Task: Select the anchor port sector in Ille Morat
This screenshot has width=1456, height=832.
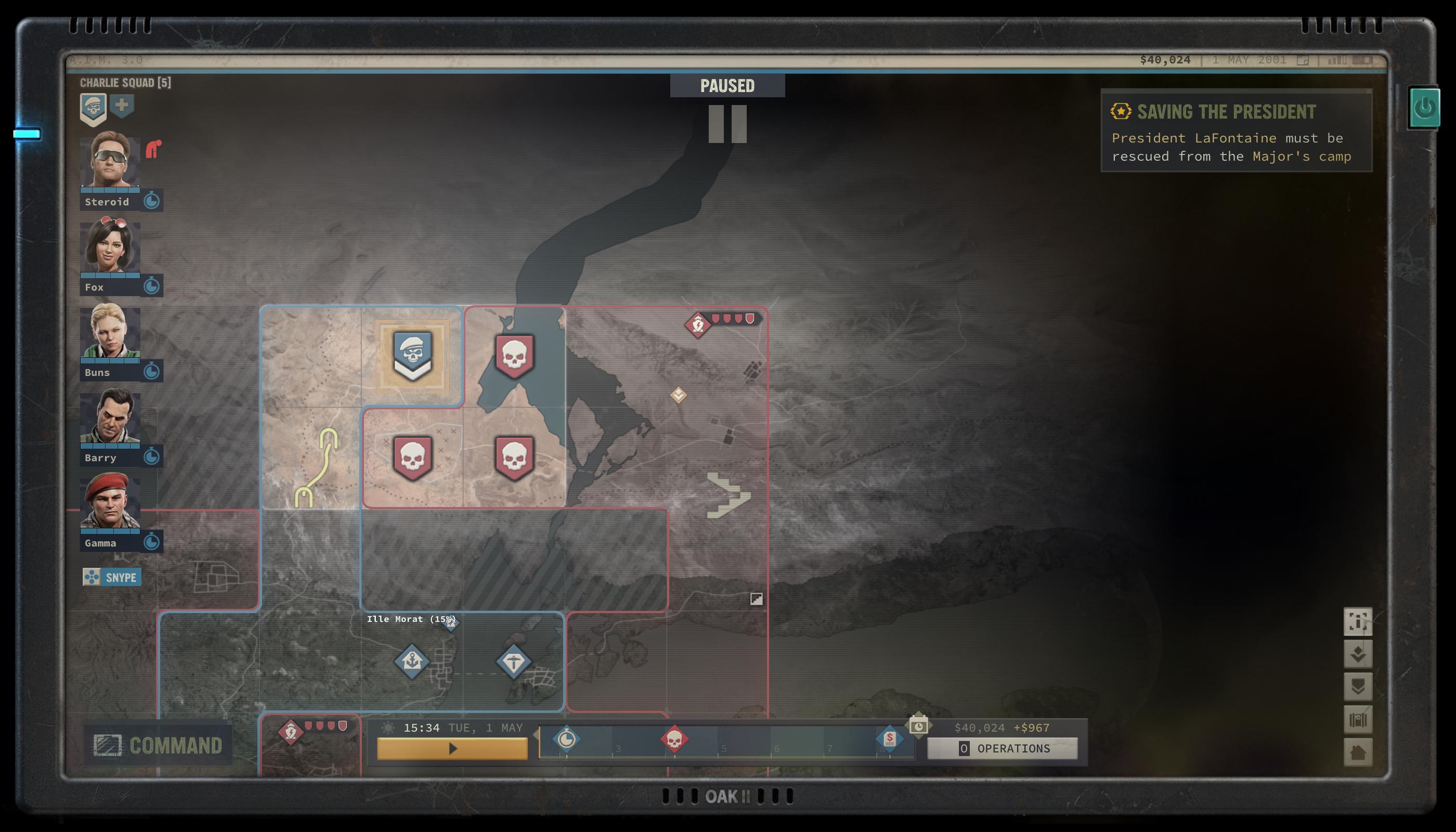Action: (x=412, y=662)
